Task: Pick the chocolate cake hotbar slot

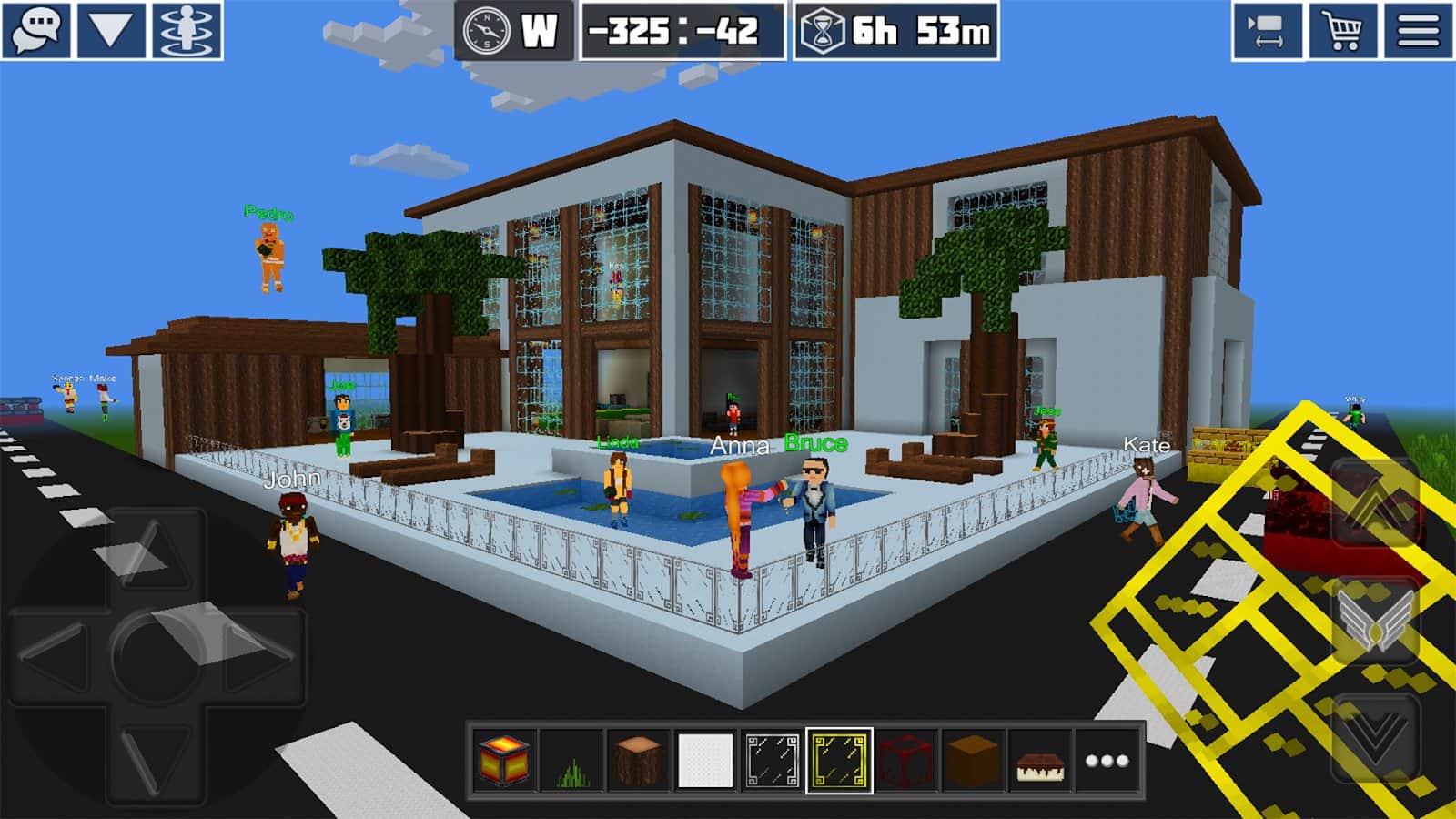Action: [1040, 761]
